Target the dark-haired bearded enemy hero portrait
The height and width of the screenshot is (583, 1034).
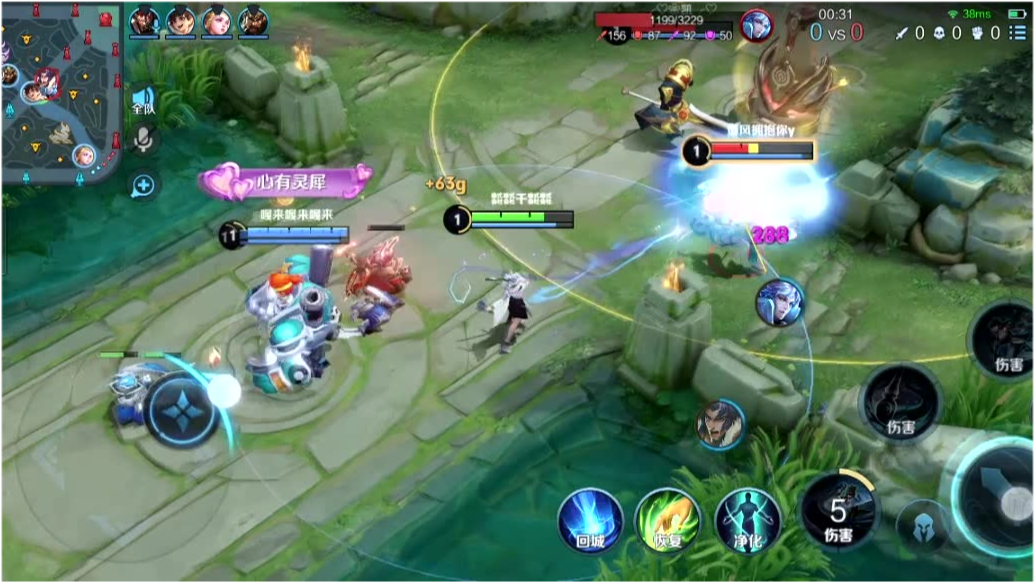click(720, 423)
